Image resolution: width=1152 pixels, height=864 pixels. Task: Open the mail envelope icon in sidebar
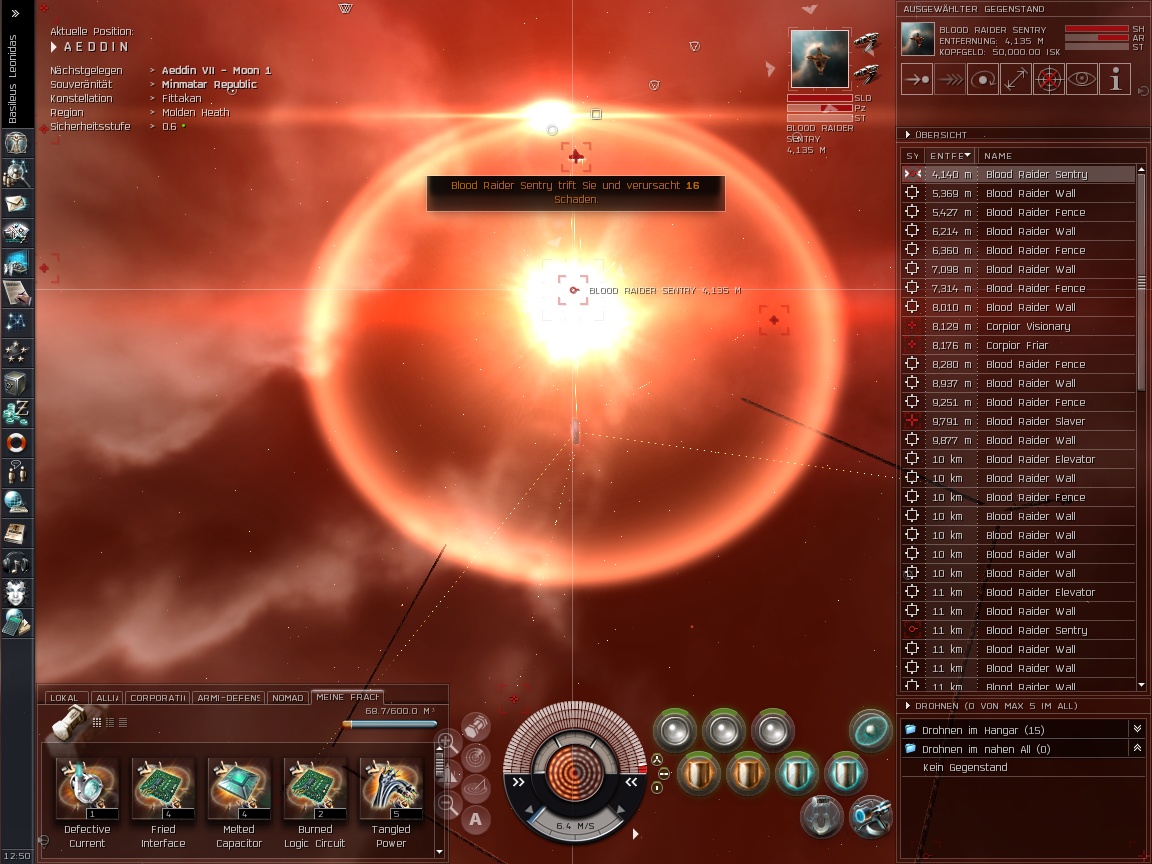pos(16,204)
